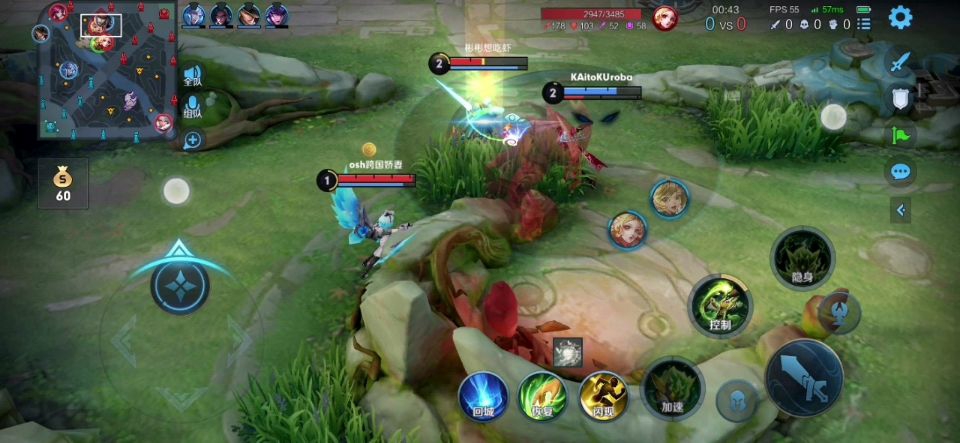Send the shield retreat signal
This screenshot has width=960, height=443.
pyautogui.click(x=901, y=97)
